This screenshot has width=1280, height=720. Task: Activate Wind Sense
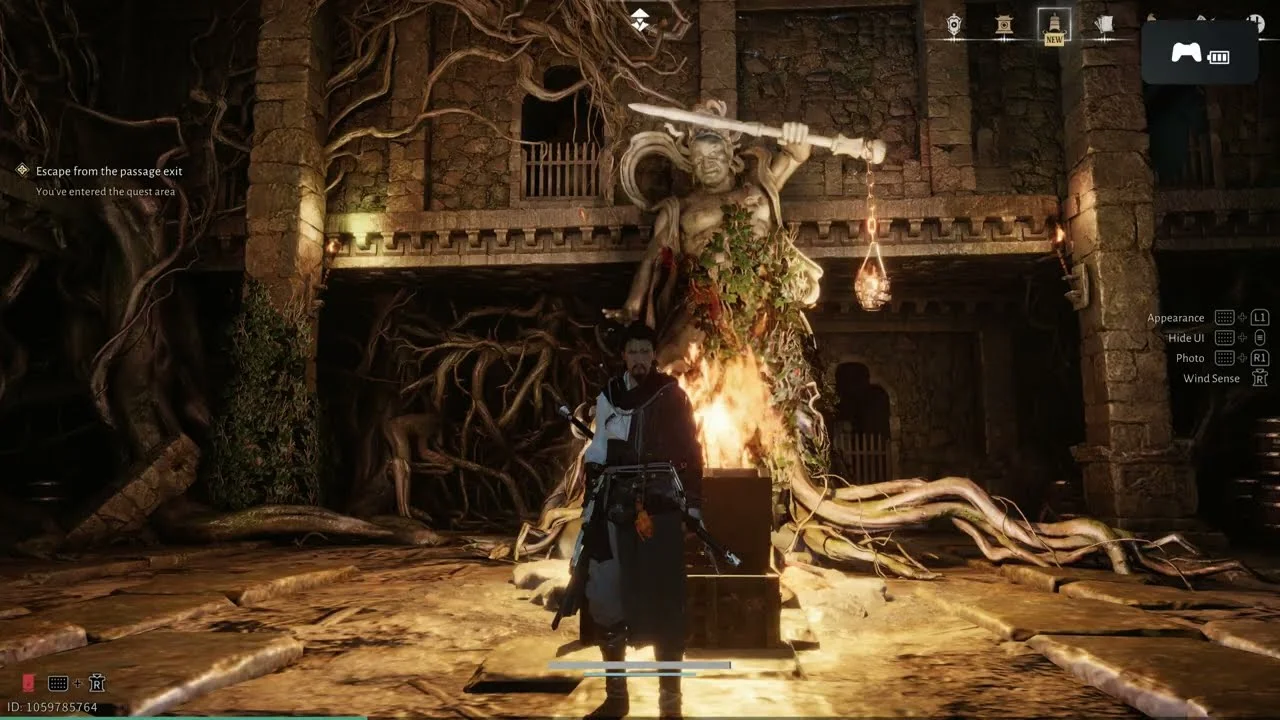(1211, 378)
